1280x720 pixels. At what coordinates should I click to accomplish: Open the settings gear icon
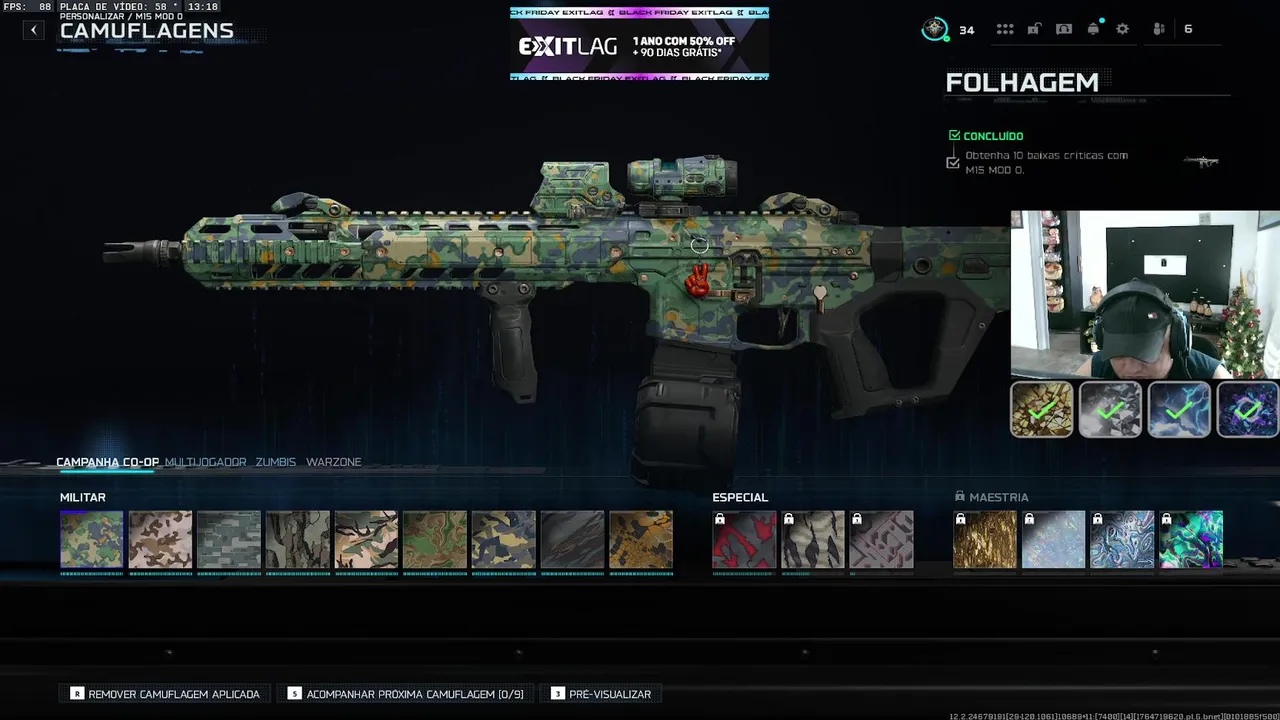click(1122, 29)
